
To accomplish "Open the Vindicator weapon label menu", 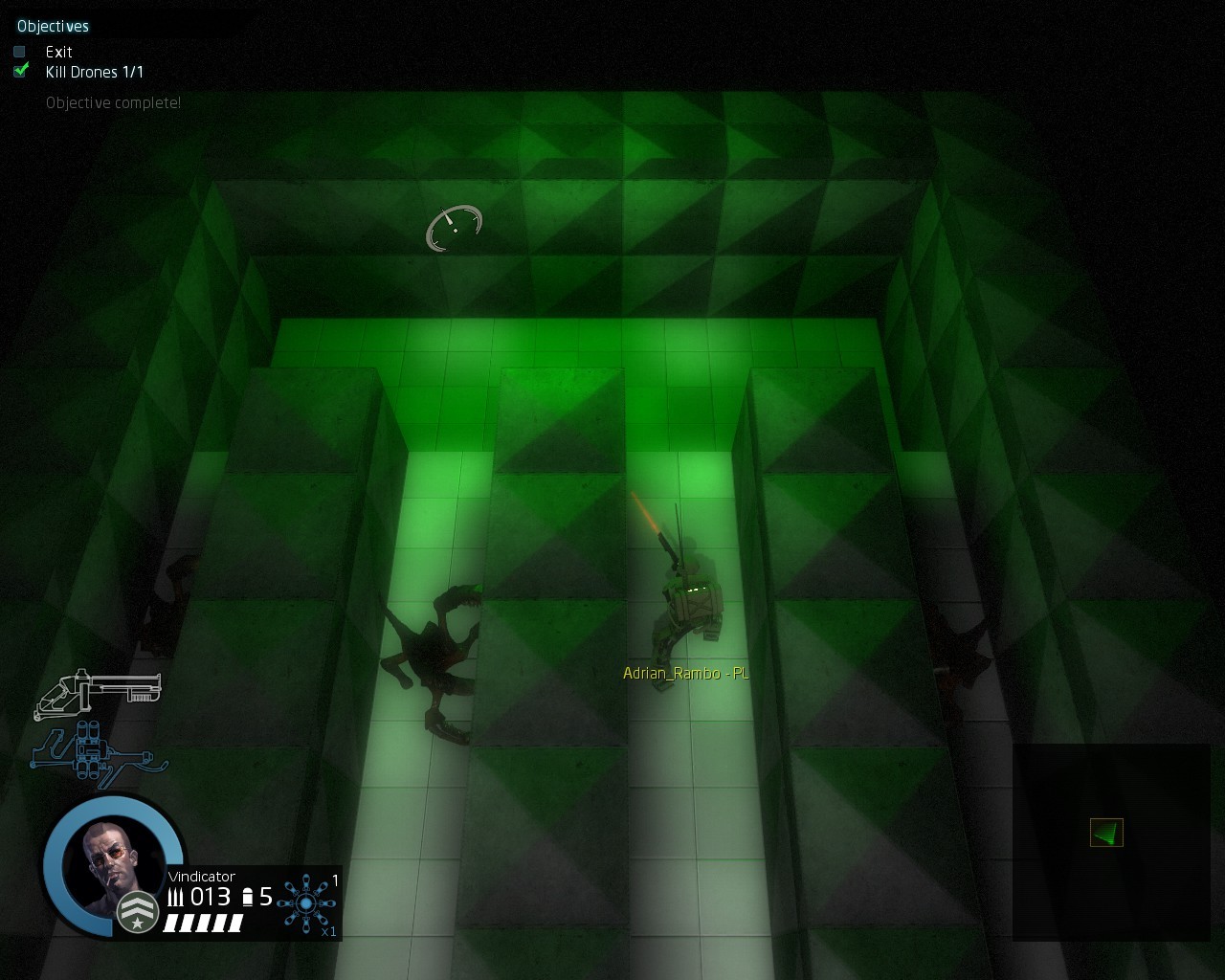I will pyautogui.click(x=201, y=877).
